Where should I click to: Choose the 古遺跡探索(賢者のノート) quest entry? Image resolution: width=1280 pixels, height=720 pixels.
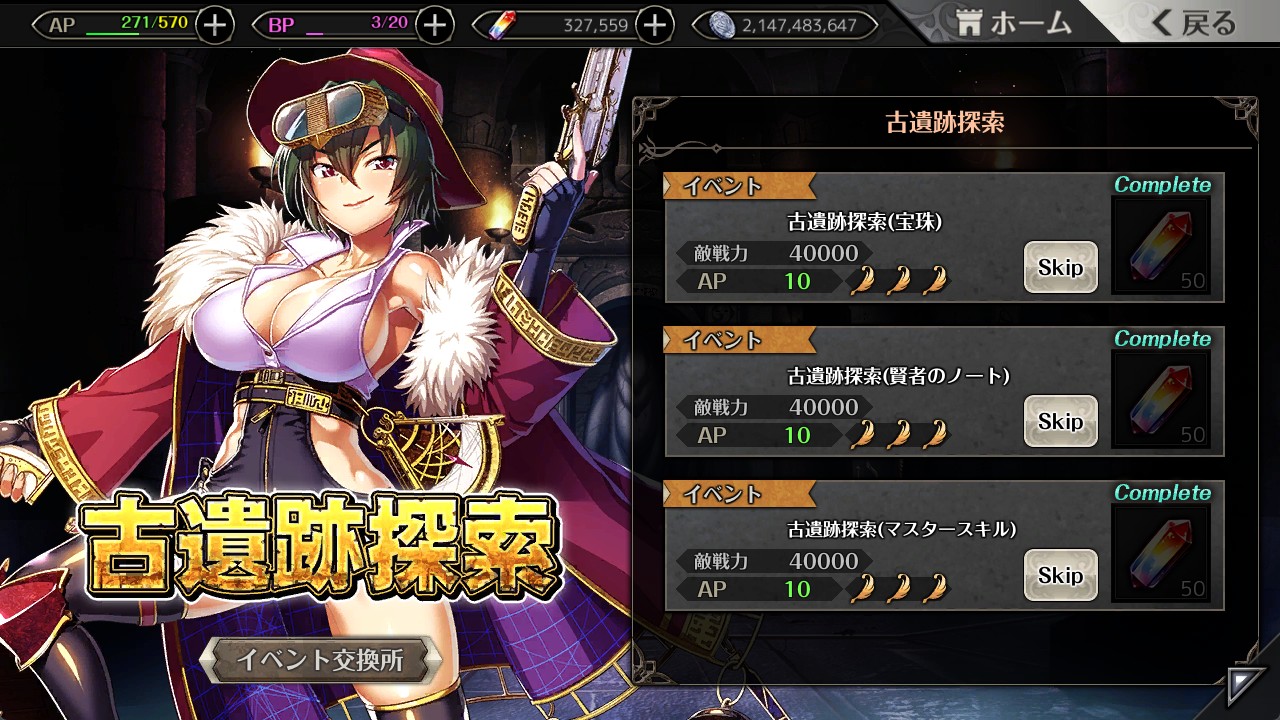[x=860, y=394]
